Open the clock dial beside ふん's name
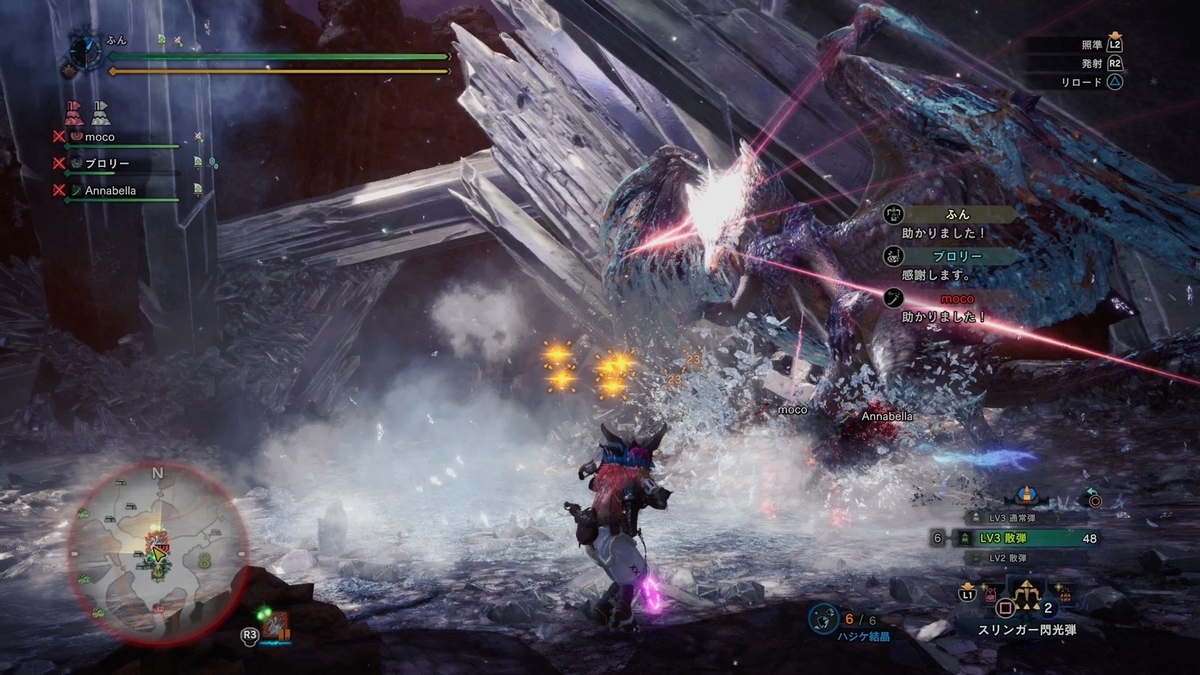 pyautogui.click(x=85, y=51)
